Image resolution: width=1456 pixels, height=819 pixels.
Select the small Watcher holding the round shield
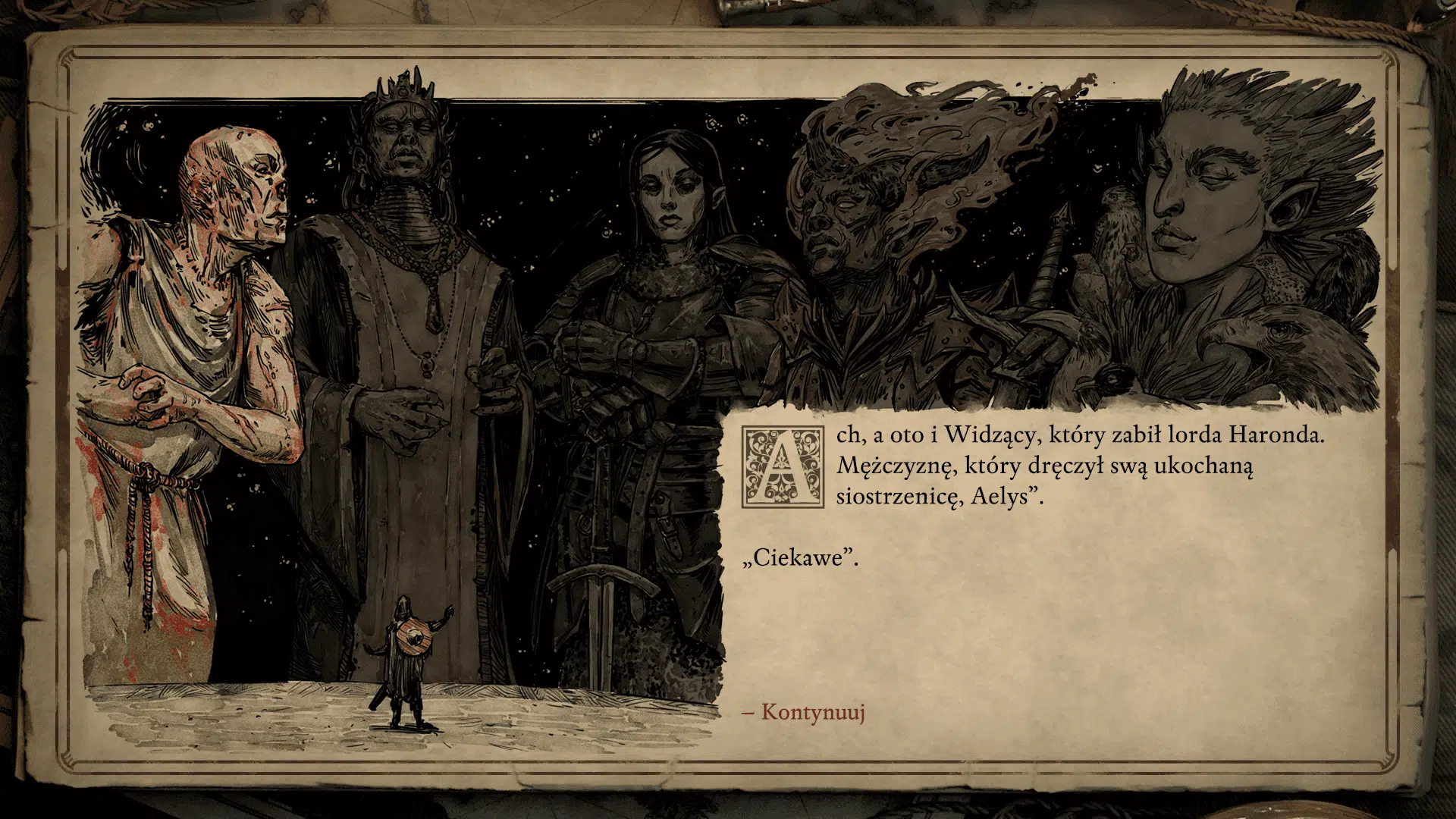click(406, 660)
